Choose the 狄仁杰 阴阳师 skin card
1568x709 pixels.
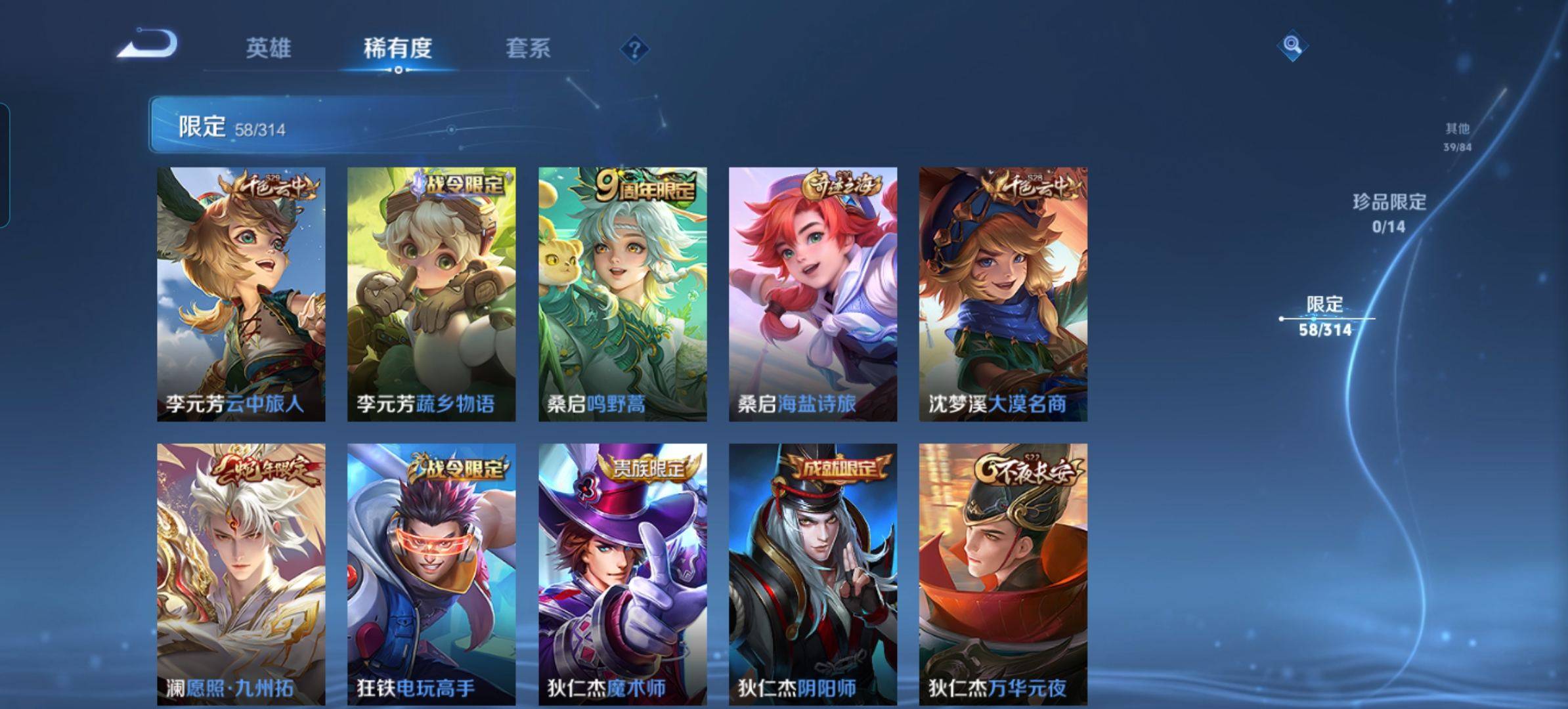coord(813,574)
